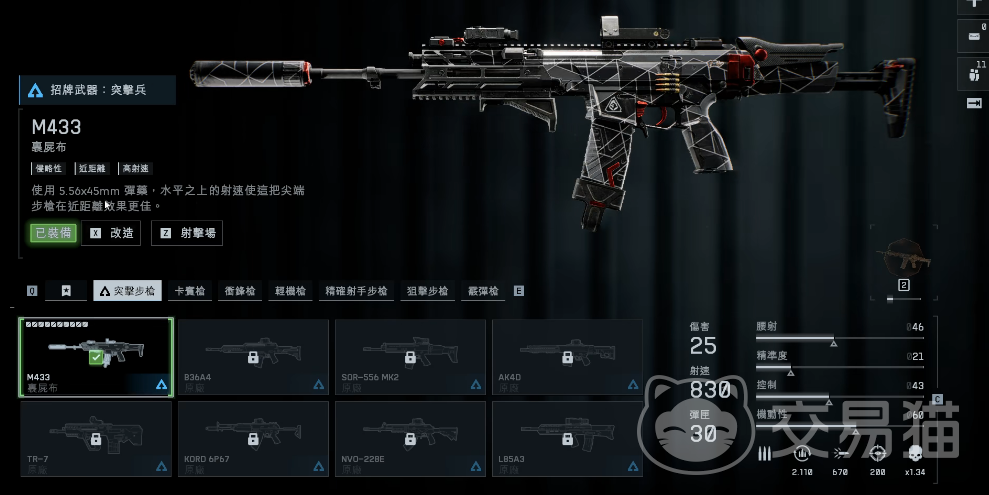This screenshot has width=989, height=495.
Task: Show the 狙擊步槍 sniper rifle tab
Action: pos(427,291)
